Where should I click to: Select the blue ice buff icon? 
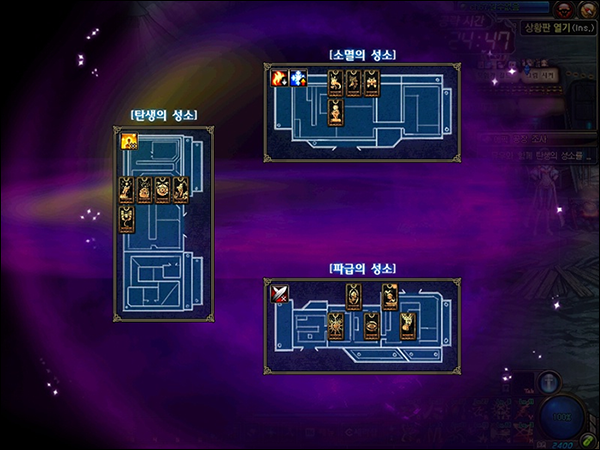coord(297,78)
